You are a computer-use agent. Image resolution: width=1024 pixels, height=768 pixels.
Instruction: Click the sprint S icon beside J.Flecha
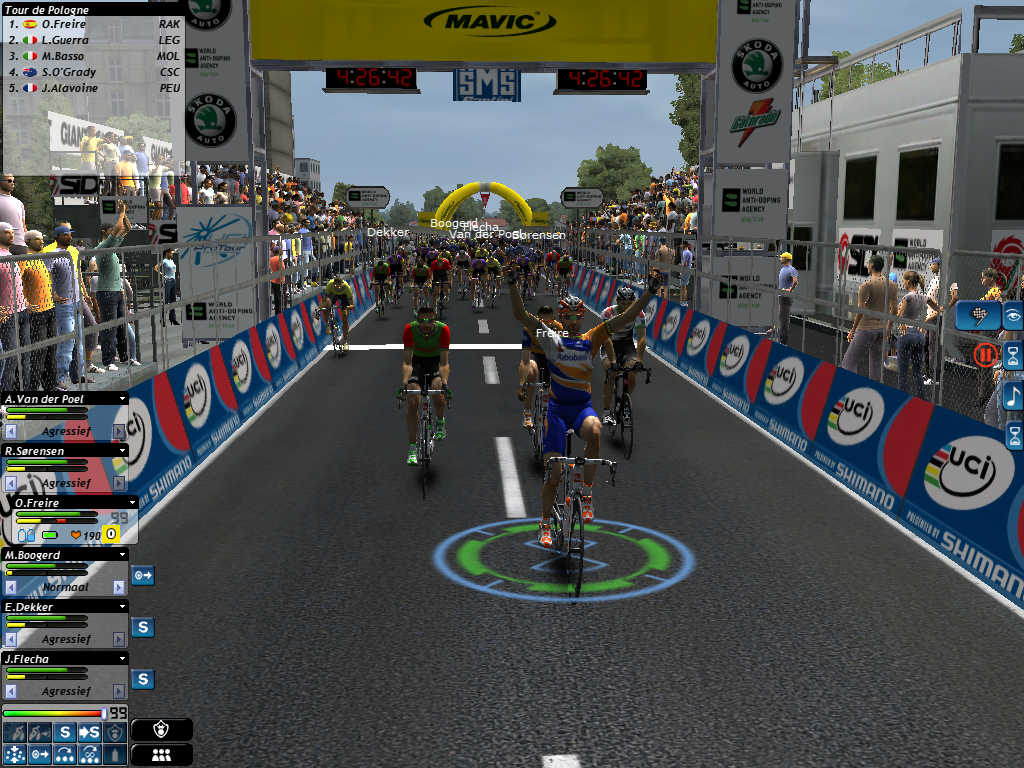point(143,679)
